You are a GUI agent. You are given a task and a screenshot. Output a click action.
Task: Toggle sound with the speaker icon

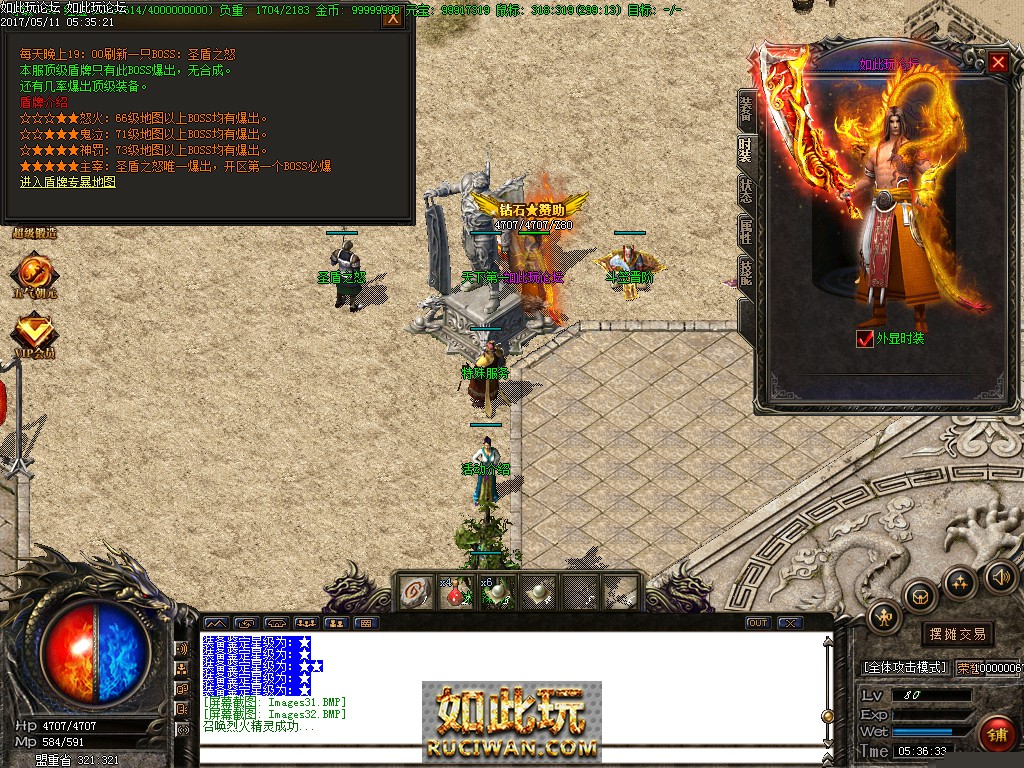click(1000, 576)
